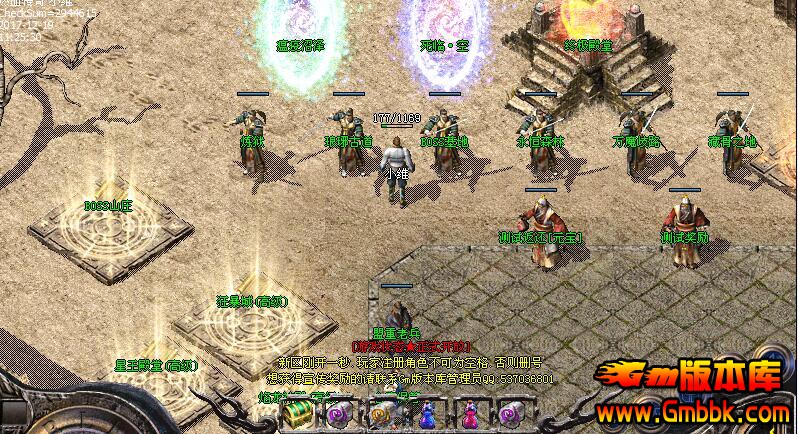Use the golden scroll in the hotbar
This screenshot has width=798, height=434.
383,415
